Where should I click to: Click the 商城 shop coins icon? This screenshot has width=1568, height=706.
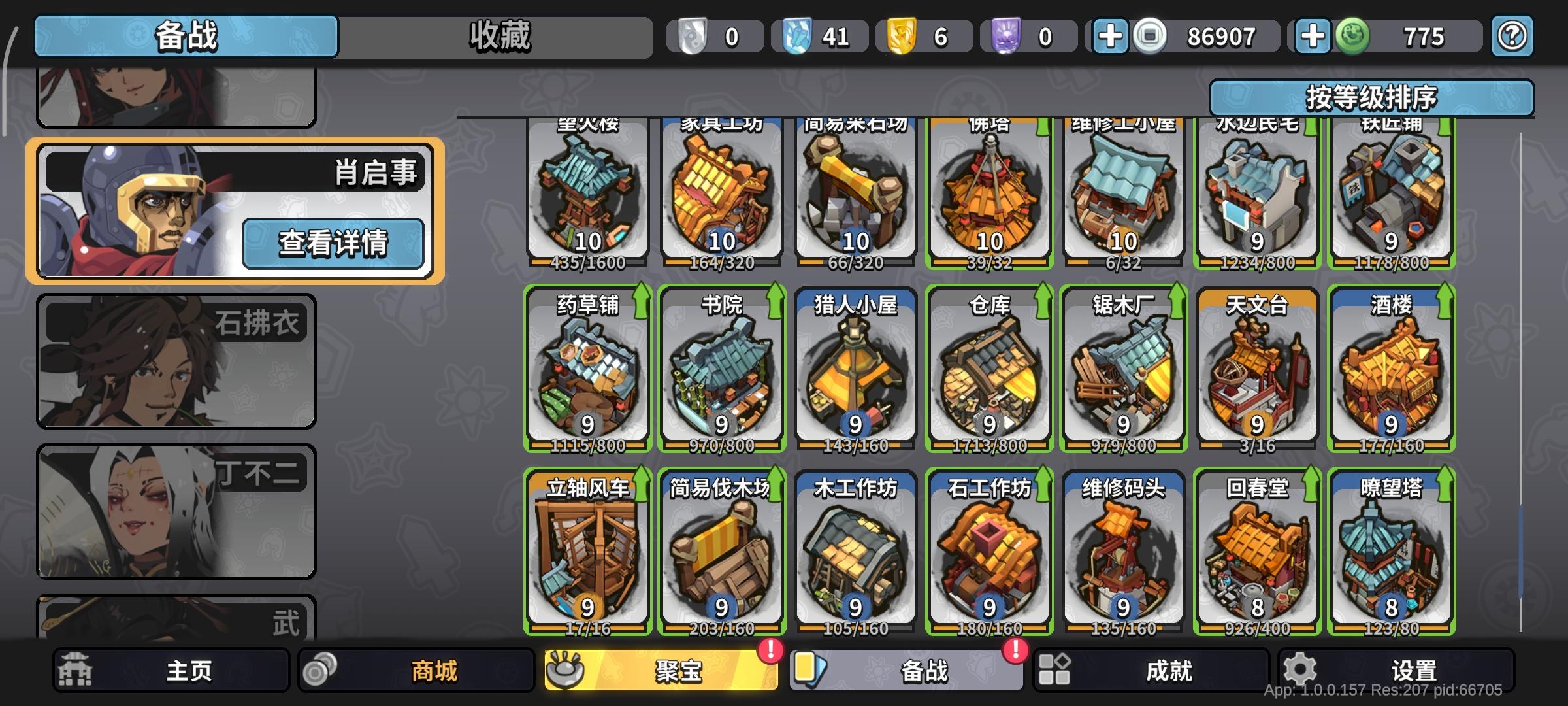320,669
